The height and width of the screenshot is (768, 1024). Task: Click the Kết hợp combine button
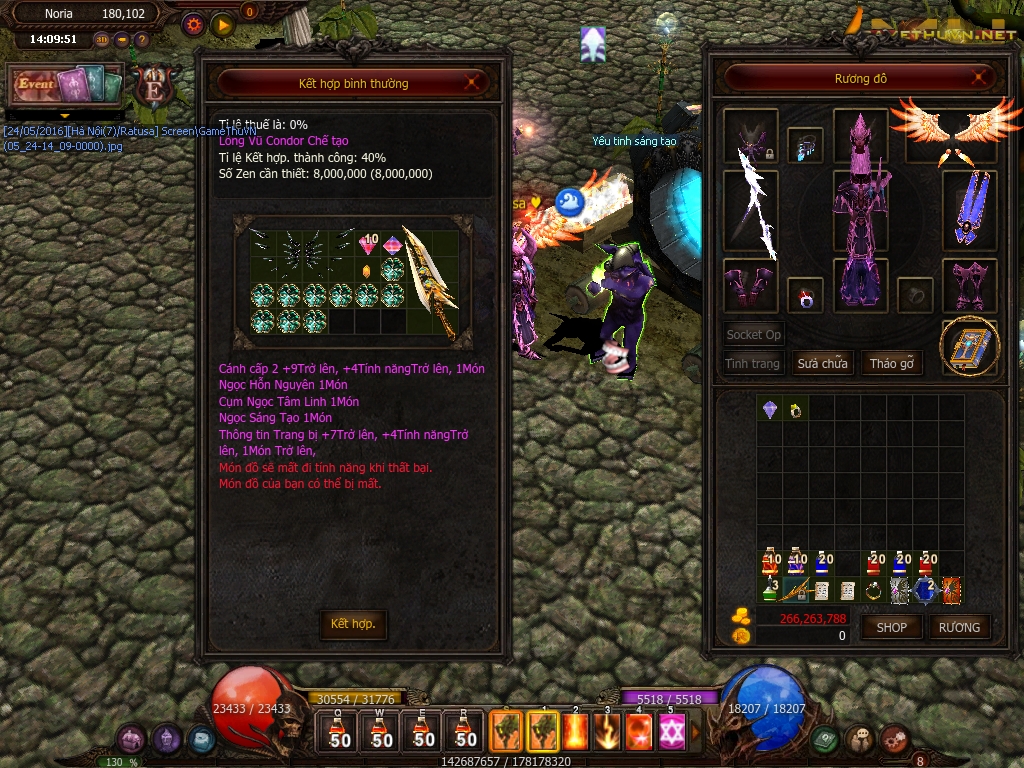pyautogui.click(x=353, y=624)
